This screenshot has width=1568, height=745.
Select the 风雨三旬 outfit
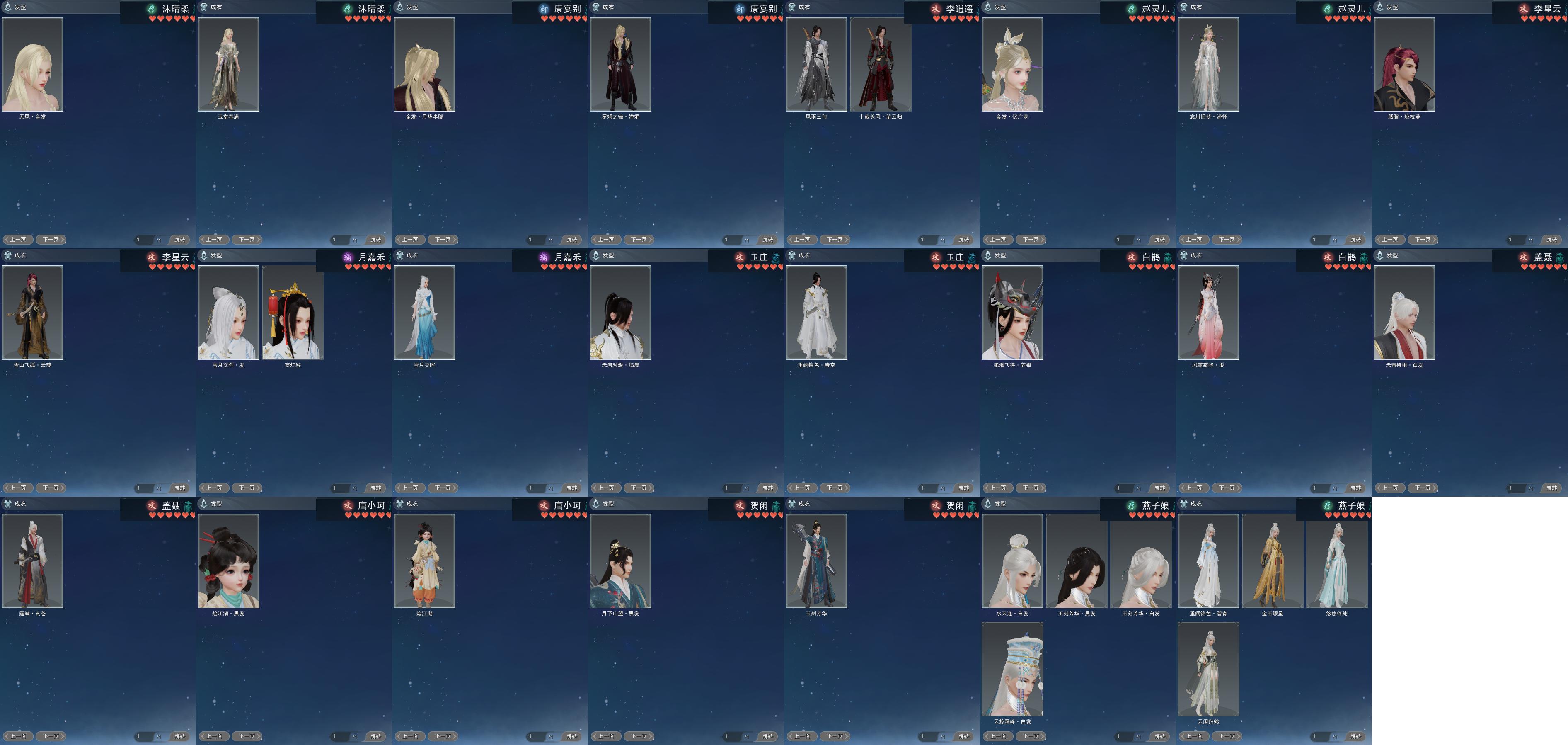coord(816,64)
